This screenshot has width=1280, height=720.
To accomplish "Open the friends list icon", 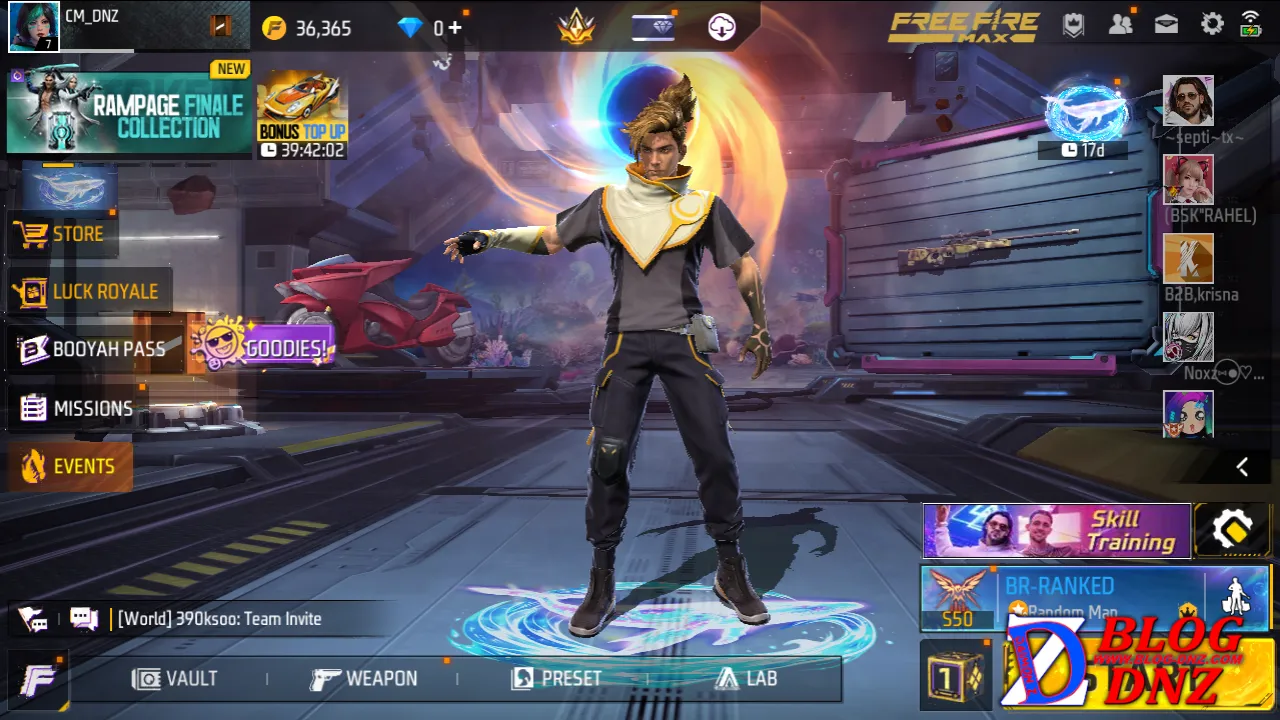I will pyautogui.click(x=1120, y=25).
